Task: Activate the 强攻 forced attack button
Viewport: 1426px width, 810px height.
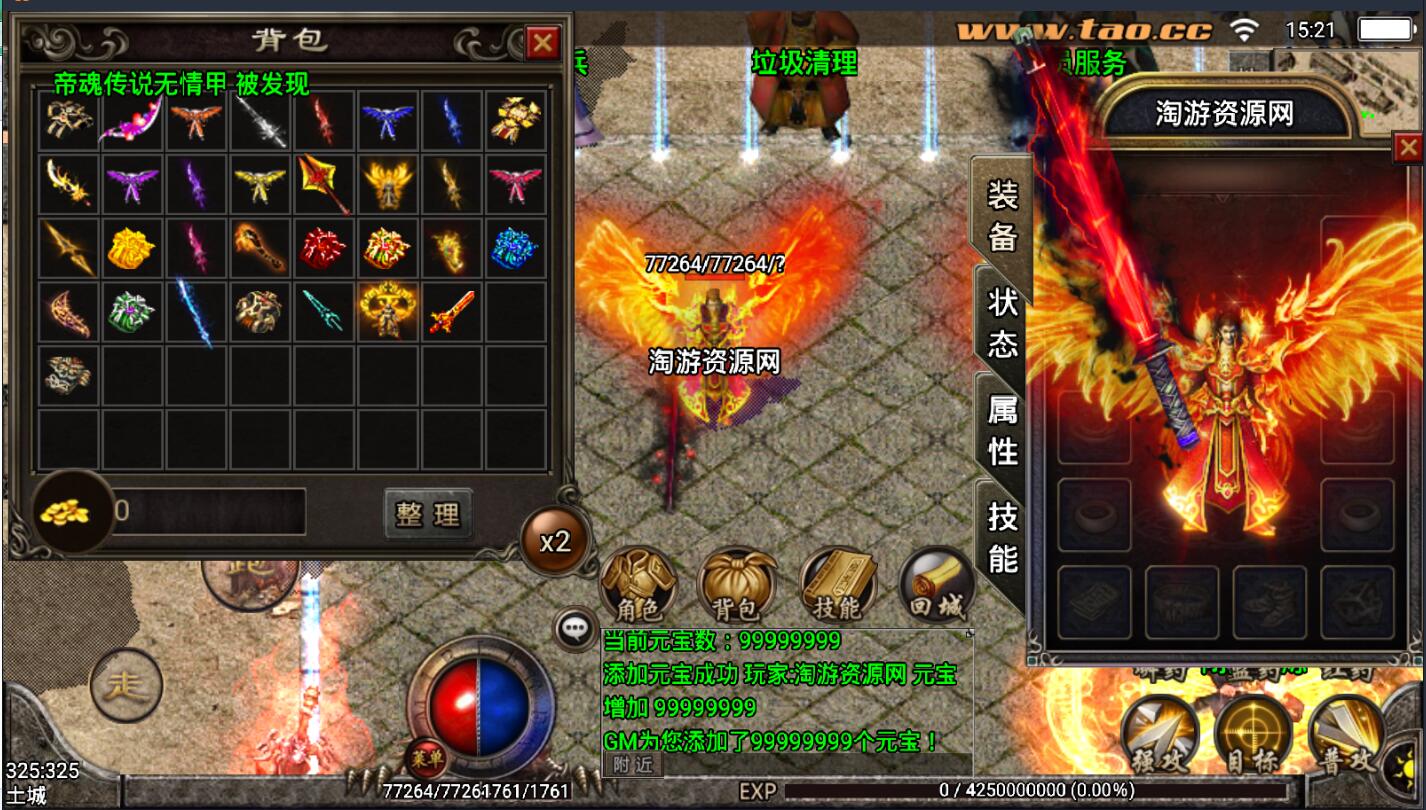Action: [1159, 736]
